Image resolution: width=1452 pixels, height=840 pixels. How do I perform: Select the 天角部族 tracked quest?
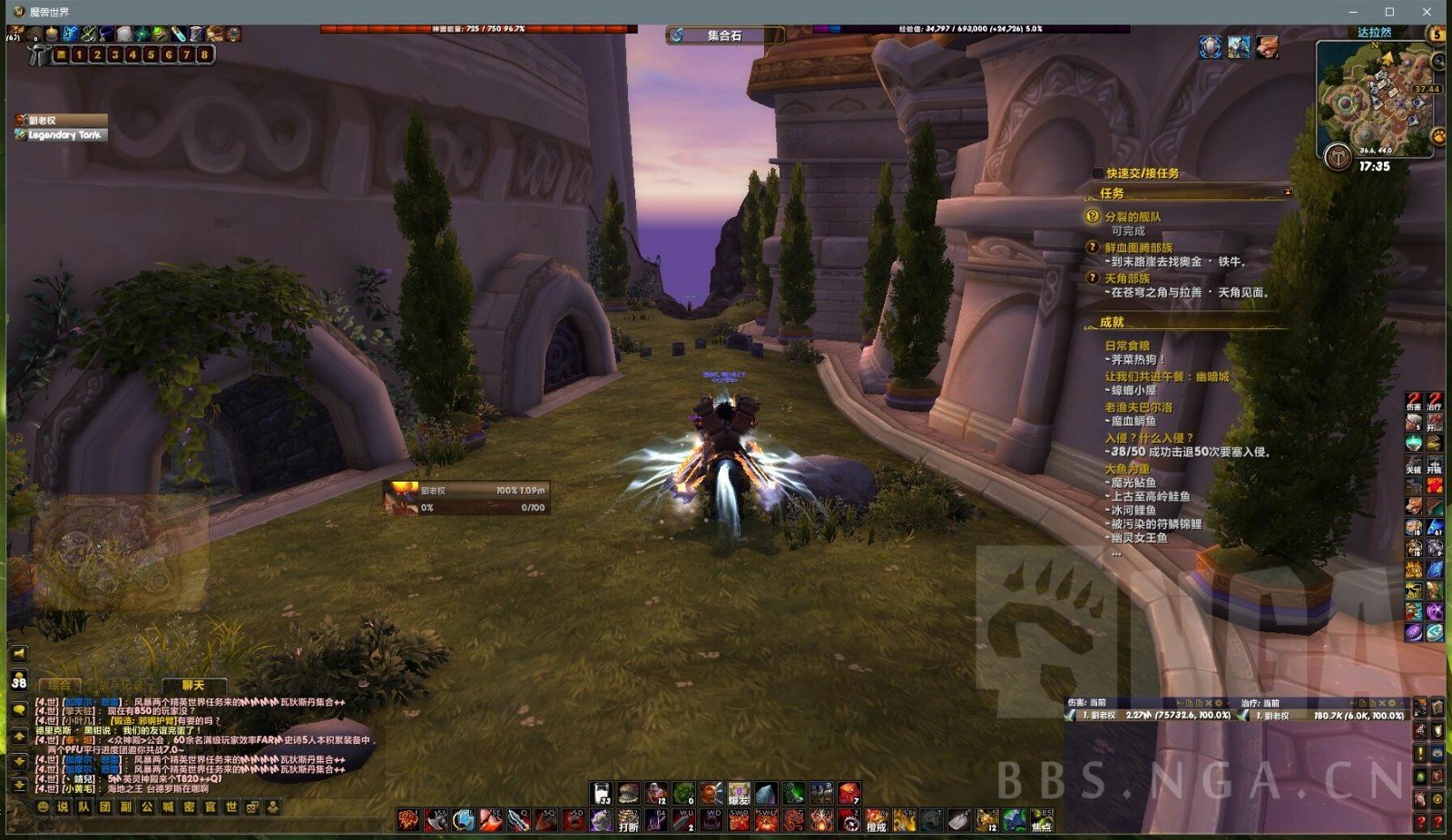point(1127,278)
